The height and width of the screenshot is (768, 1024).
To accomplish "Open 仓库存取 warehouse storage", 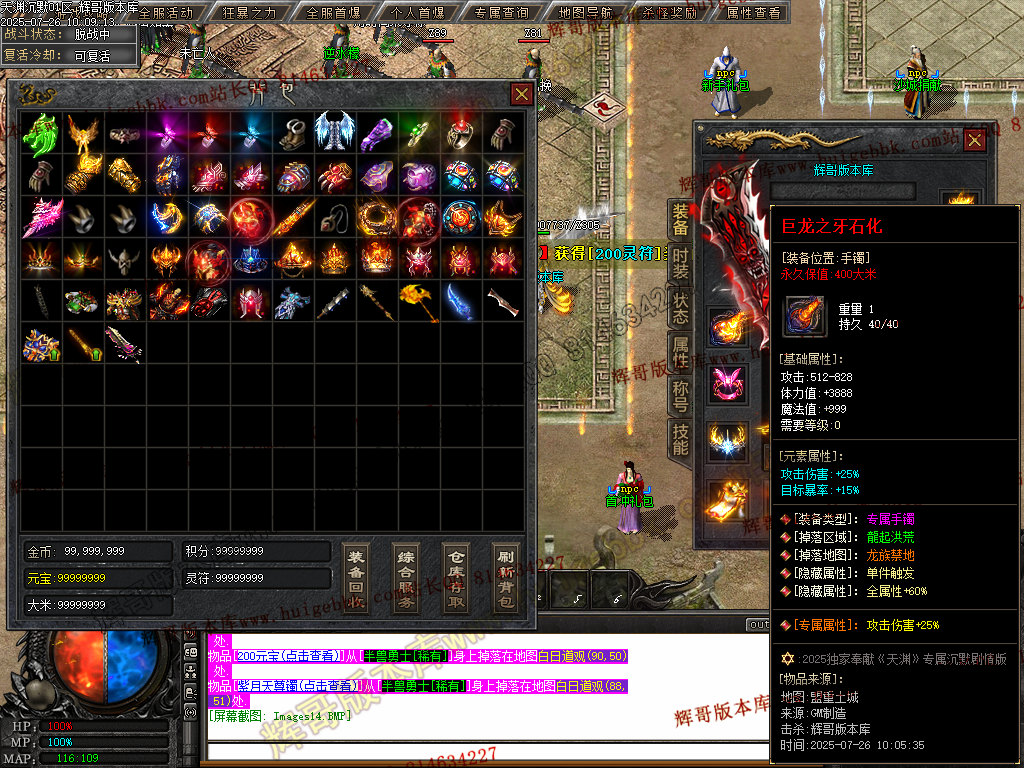I will (456, 579).
